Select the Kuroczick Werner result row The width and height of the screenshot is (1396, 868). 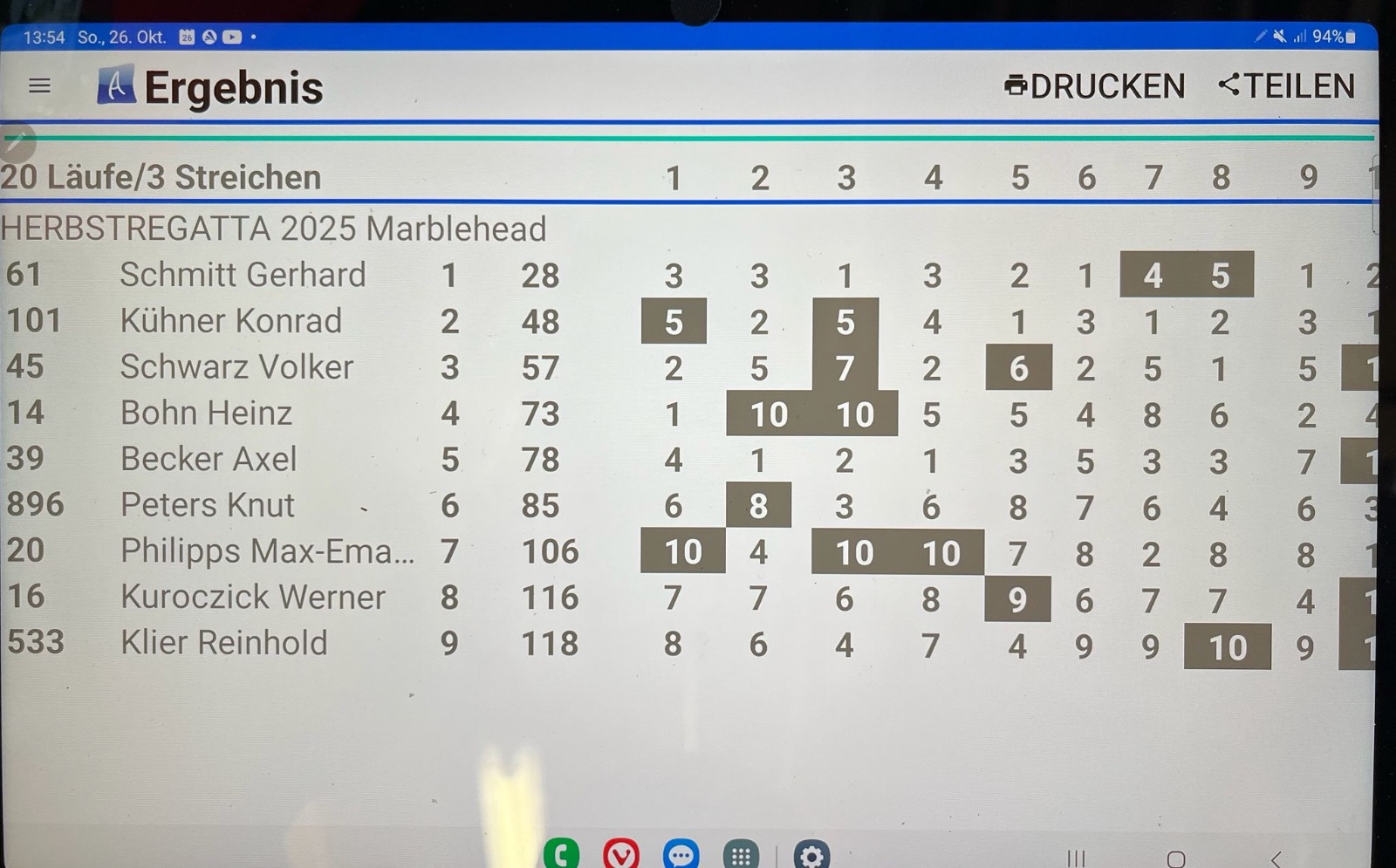[252, 598]
